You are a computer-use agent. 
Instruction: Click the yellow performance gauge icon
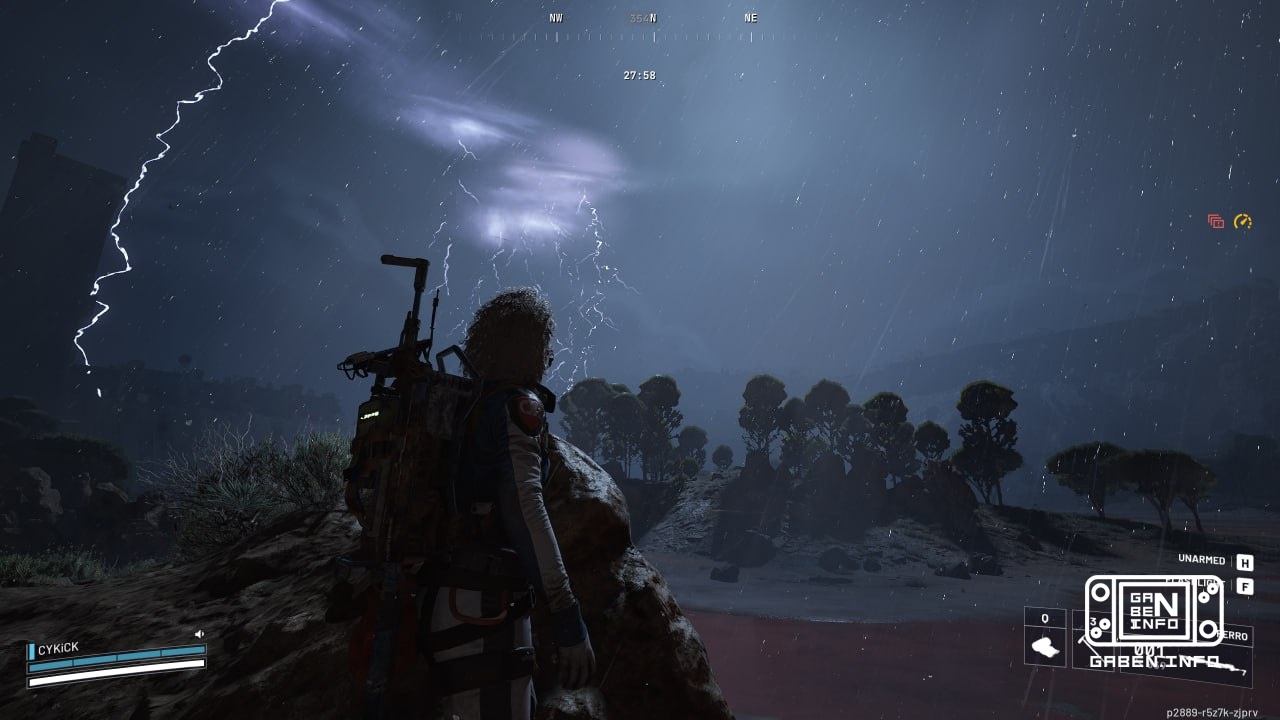coord(1242,221)
